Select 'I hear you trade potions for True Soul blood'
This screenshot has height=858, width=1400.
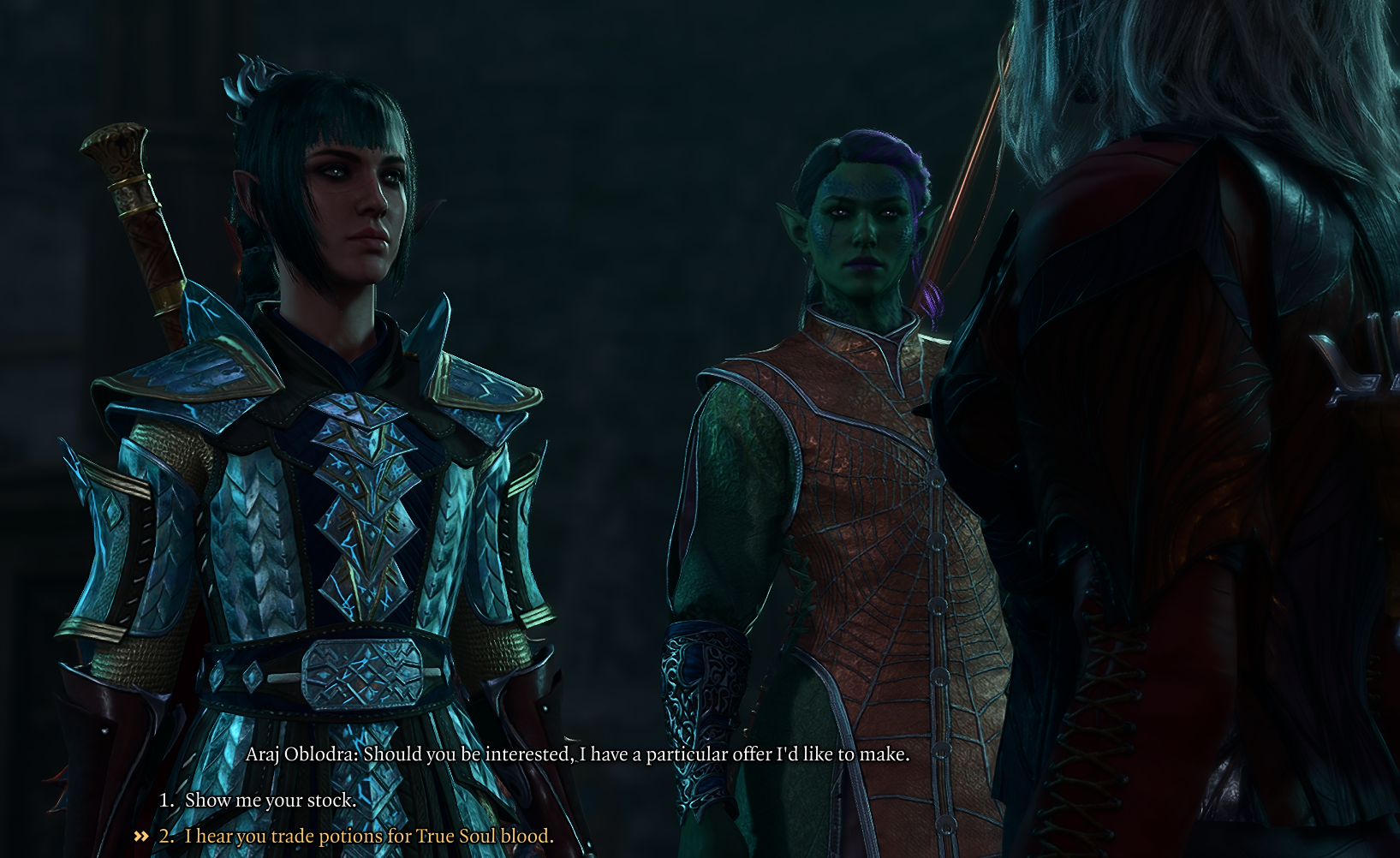[x=368, y=837]
